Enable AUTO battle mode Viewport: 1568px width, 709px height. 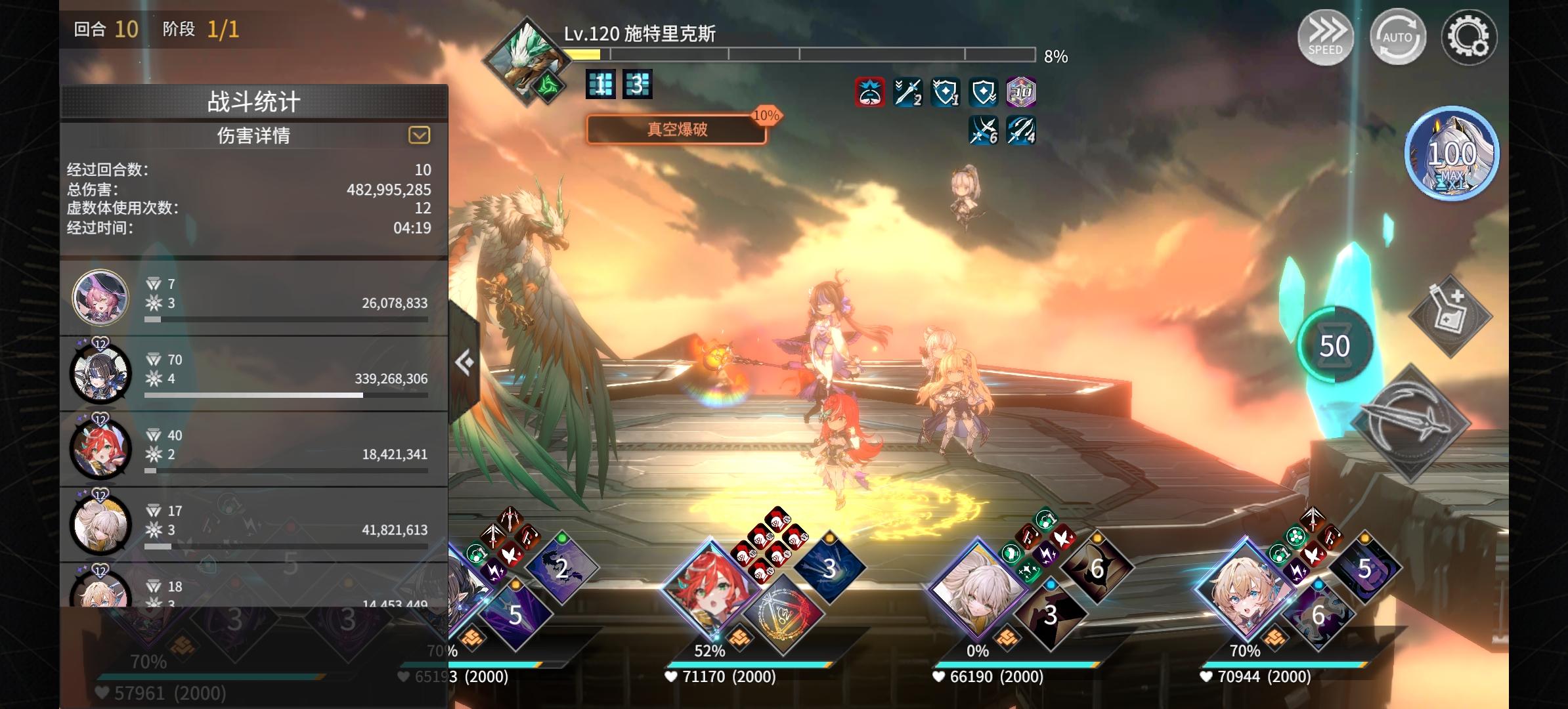point(1397,37)
